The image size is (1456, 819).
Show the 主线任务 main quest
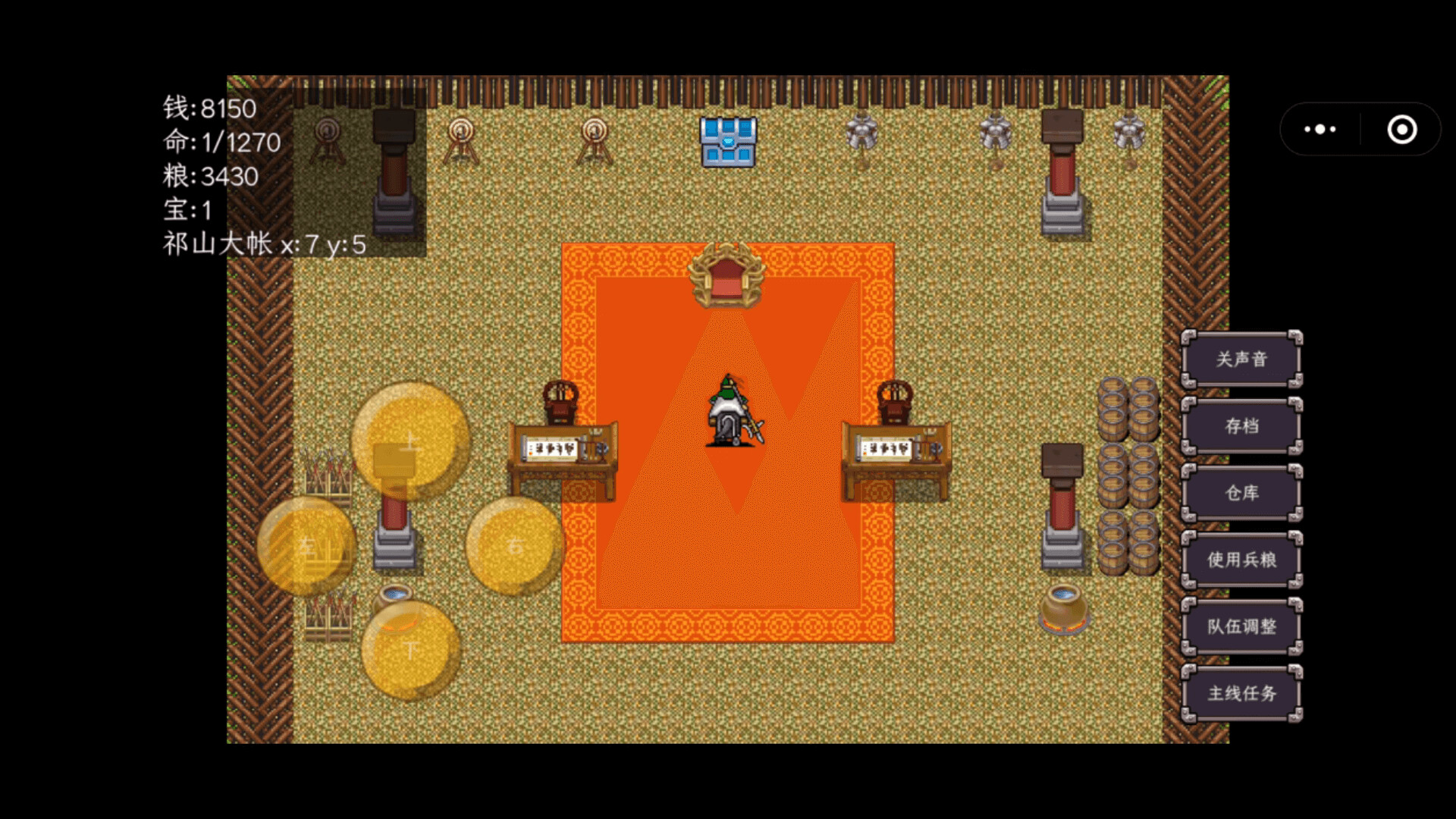pyautogui.click(x=1241, y=693)
